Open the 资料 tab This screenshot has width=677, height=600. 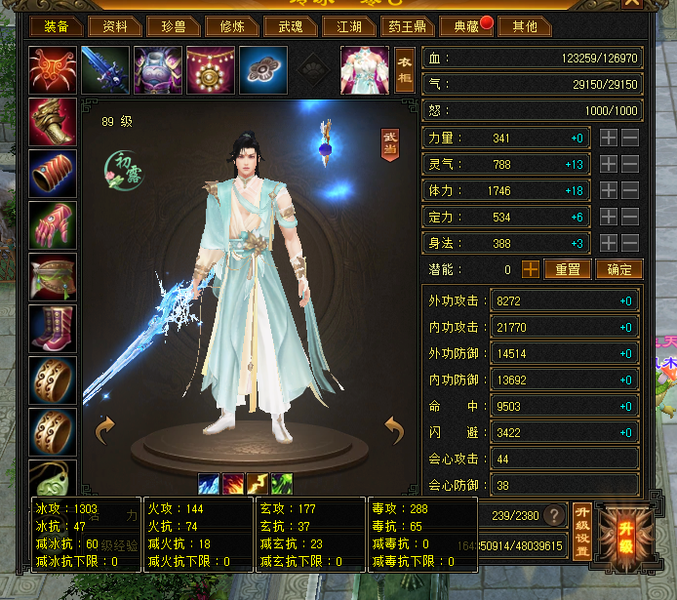(x=116, y=26)
